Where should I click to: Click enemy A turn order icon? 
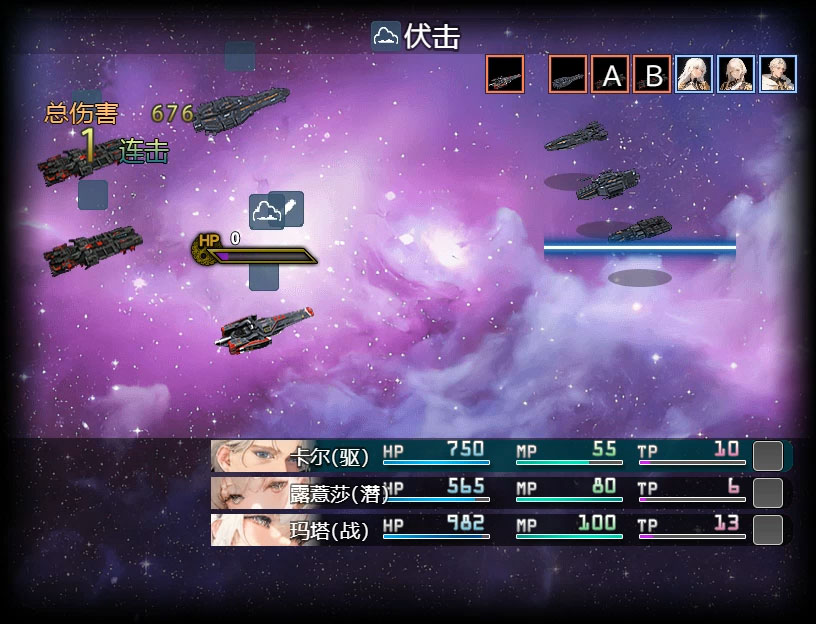click(x=610, y=74)
